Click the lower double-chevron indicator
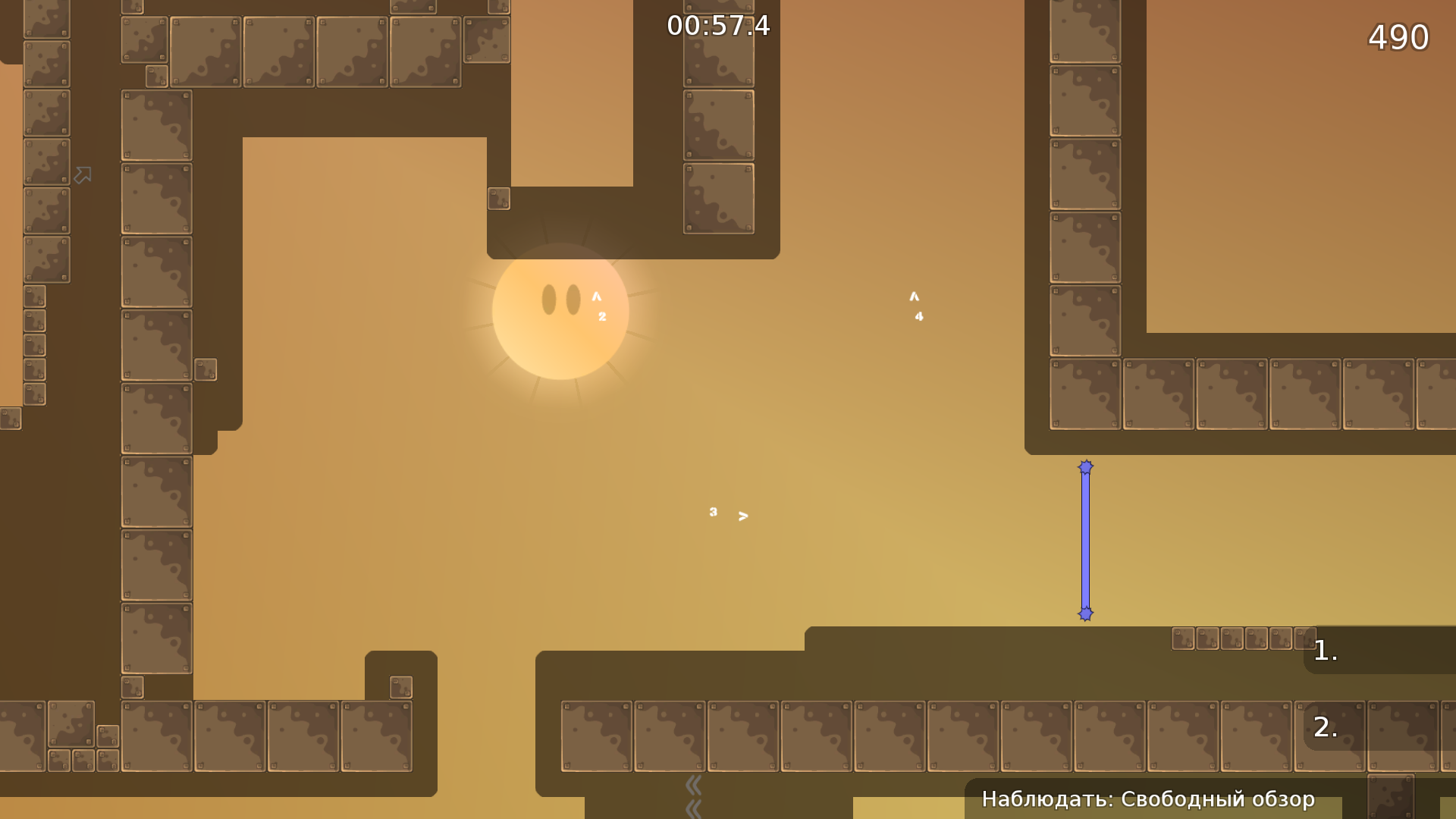This screenshot has height=819, width=1456. pos(694,810)
